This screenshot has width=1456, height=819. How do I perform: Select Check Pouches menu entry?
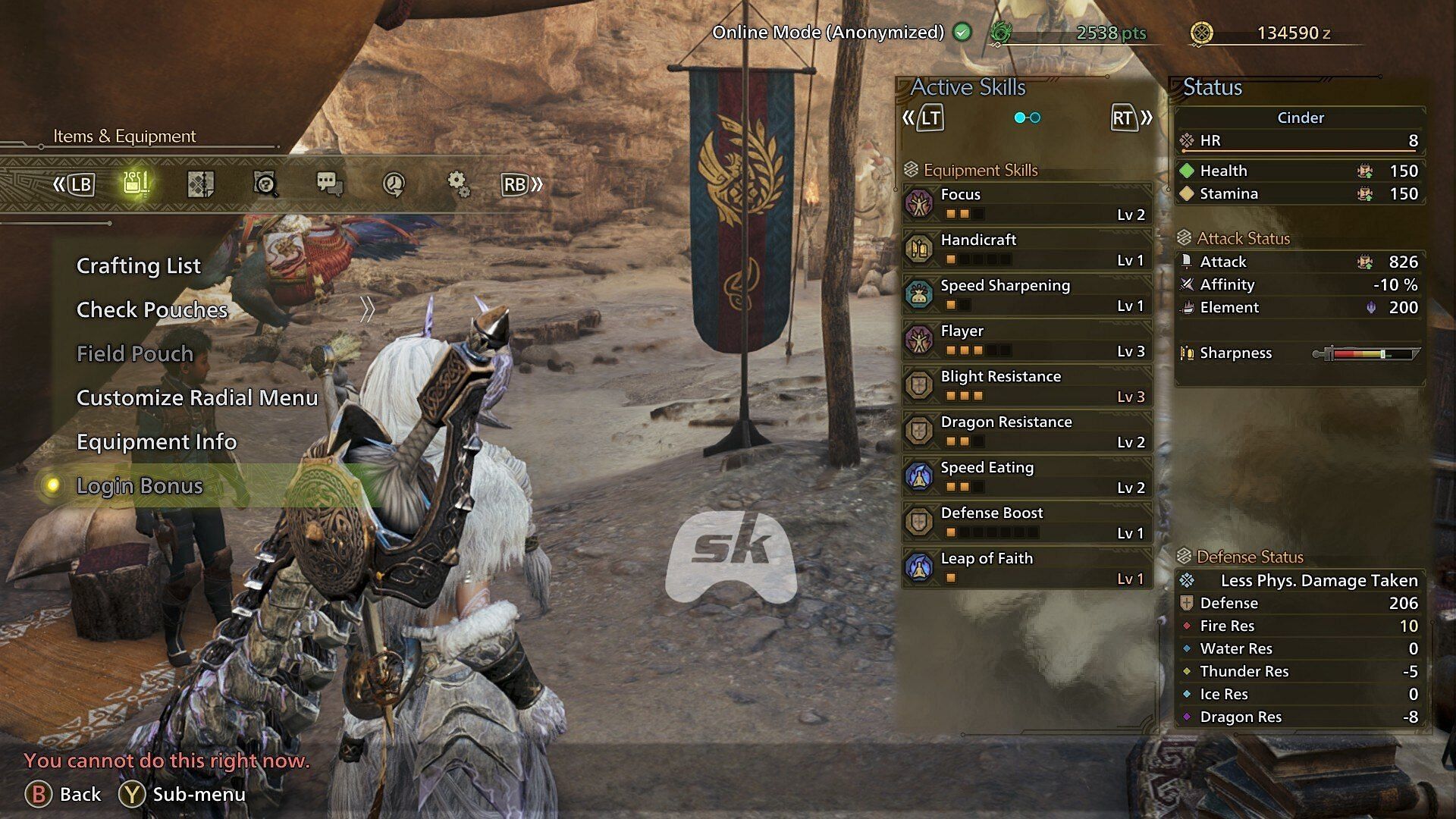click(152, 310)
